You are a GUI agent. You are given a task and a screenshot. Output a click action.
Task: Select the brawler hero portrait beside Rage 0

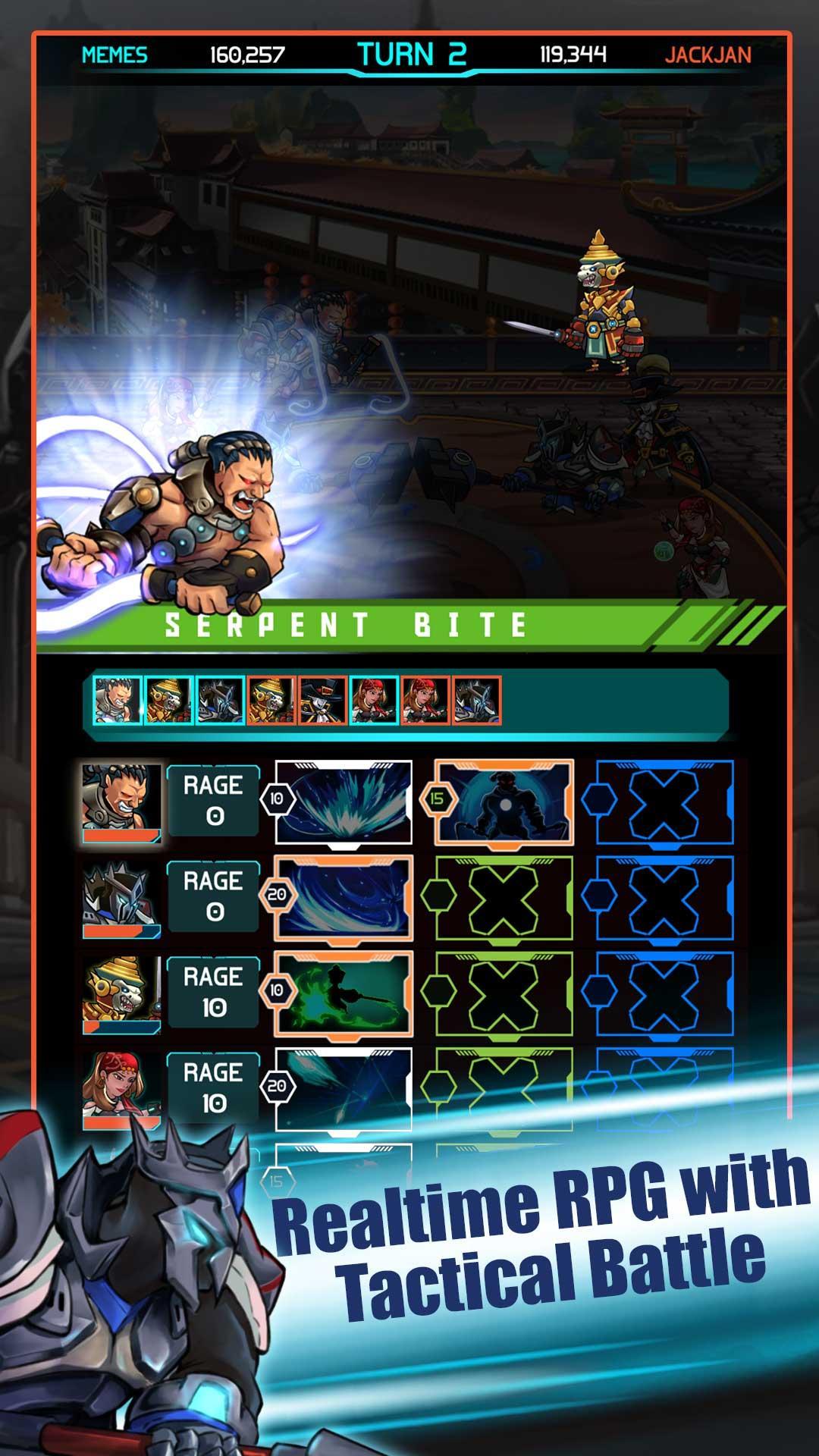[x=121, y=802]
